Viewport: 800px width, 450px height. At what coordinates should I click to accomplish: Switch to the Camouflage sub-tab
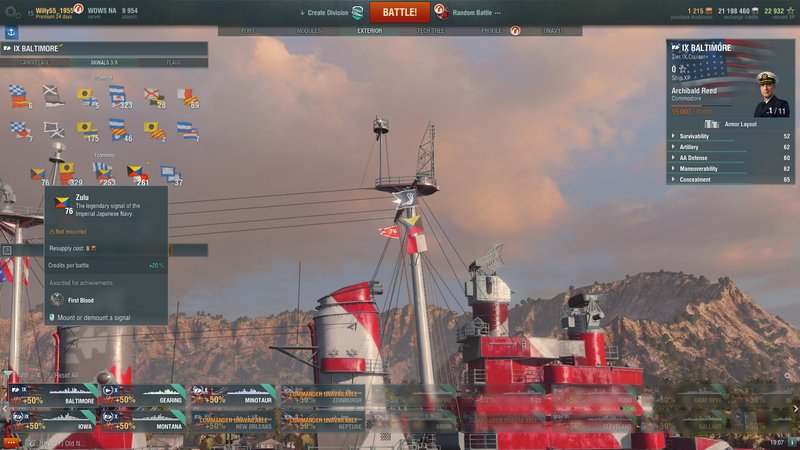pos(34,63)
